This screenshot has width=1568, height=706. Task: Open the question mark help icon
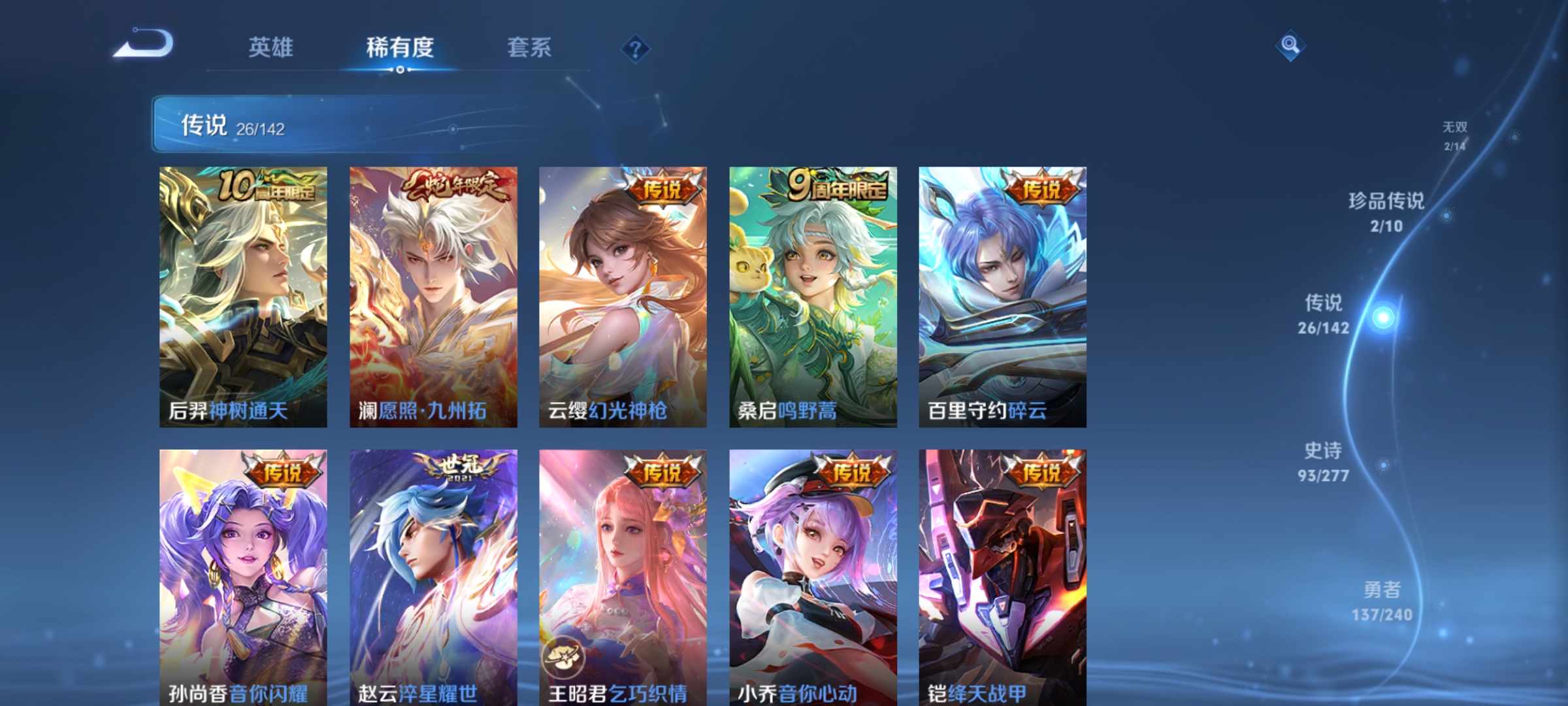coord(637,49)
